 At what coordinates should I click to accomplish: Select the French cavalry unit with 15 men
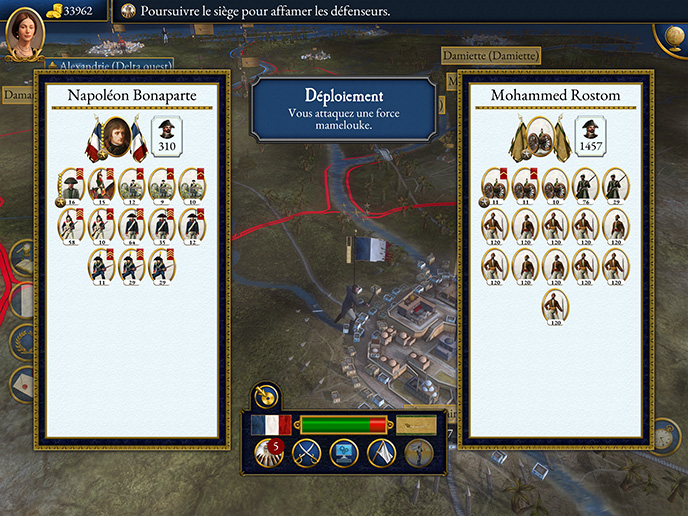click(101, 184)
